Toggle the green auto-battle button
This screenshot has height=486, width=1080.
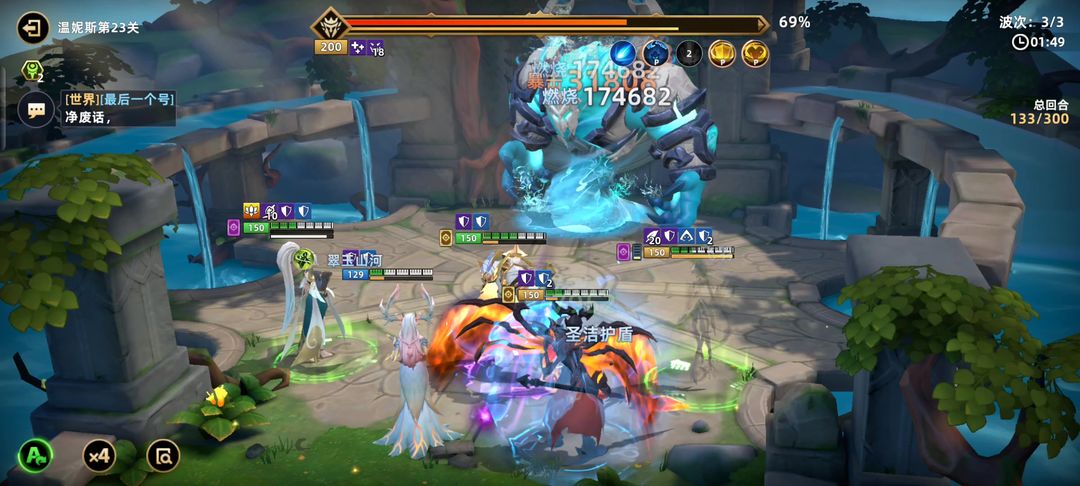36,456
